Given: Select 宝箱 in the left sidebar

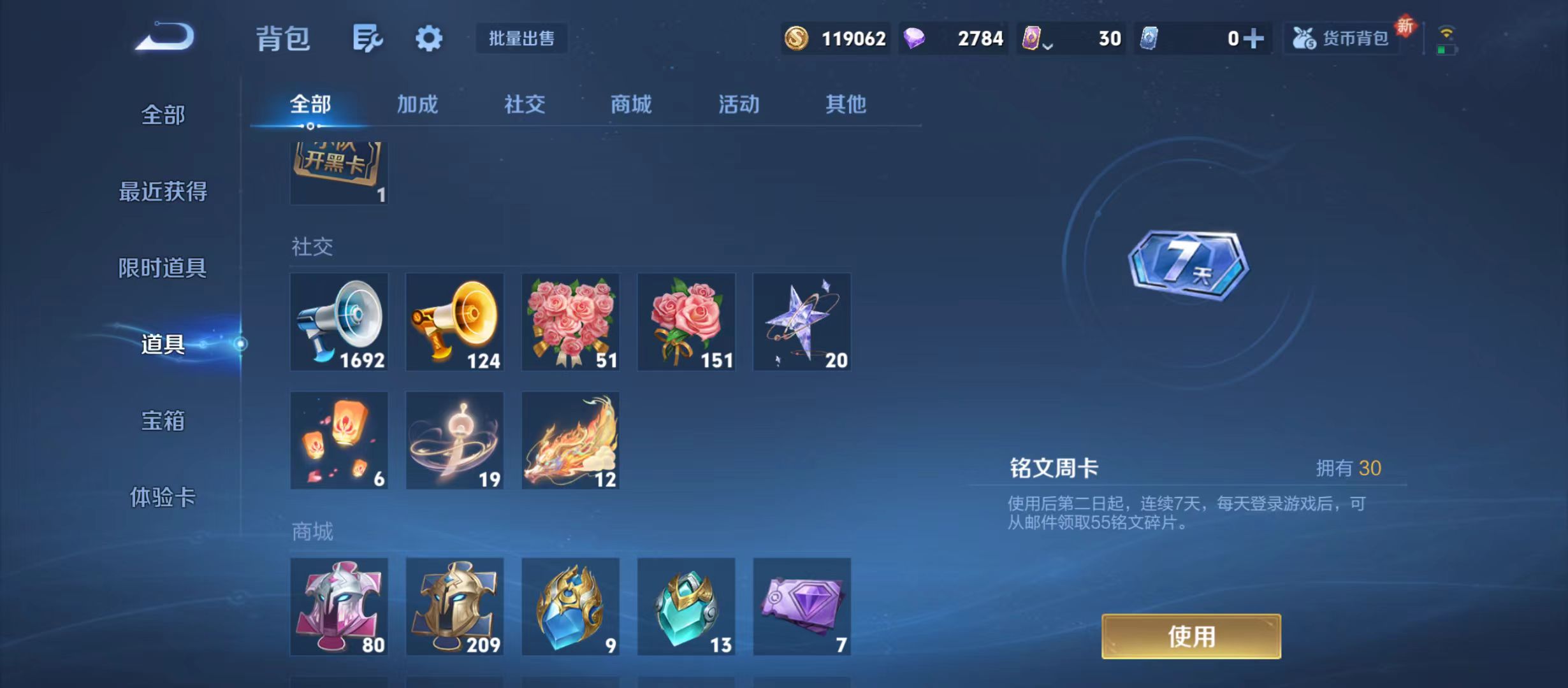Looking at the screenshot, I should tap(163, 422).
